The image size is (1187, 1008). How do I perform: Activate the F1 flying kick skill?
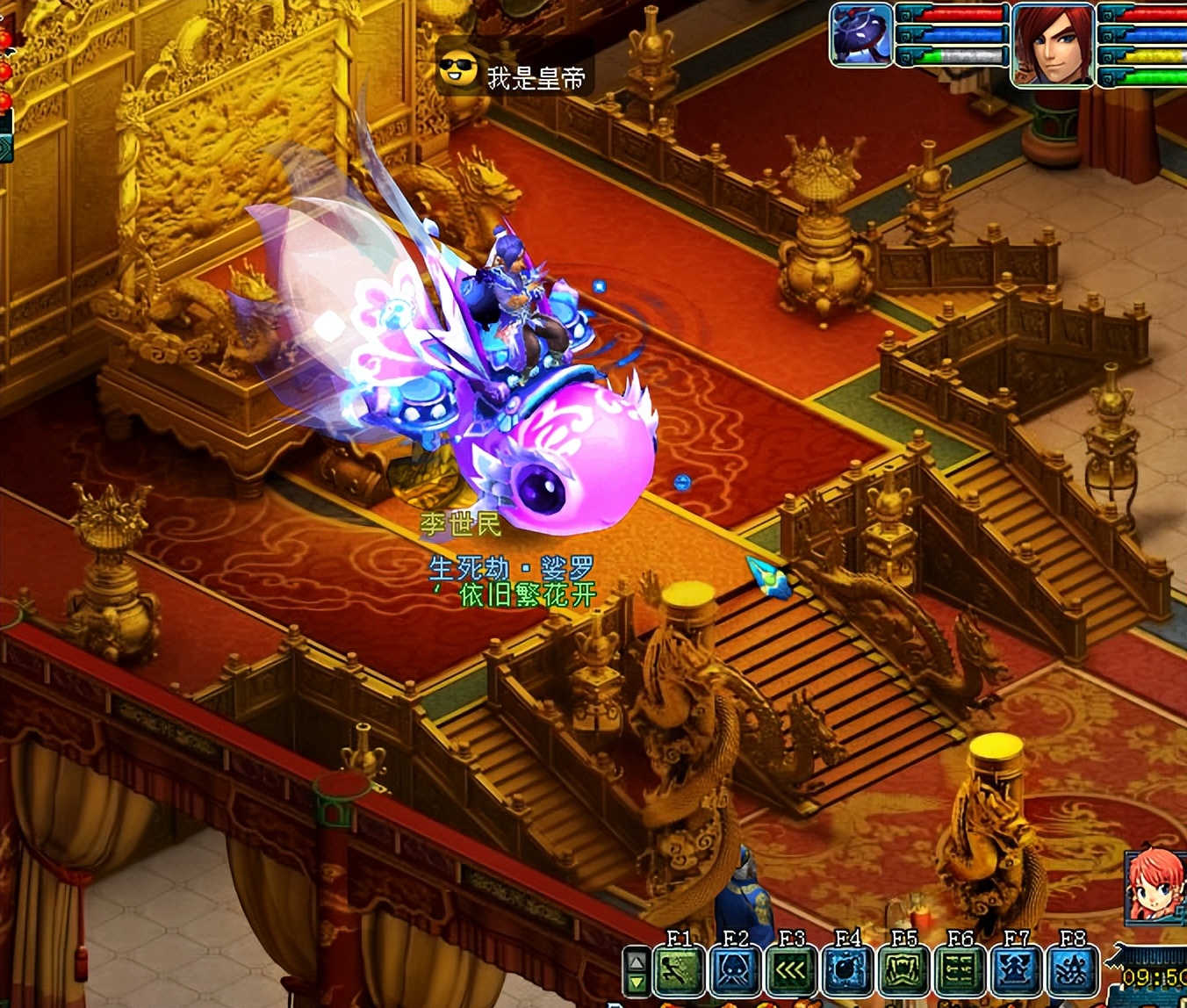[x=680, y=973]
